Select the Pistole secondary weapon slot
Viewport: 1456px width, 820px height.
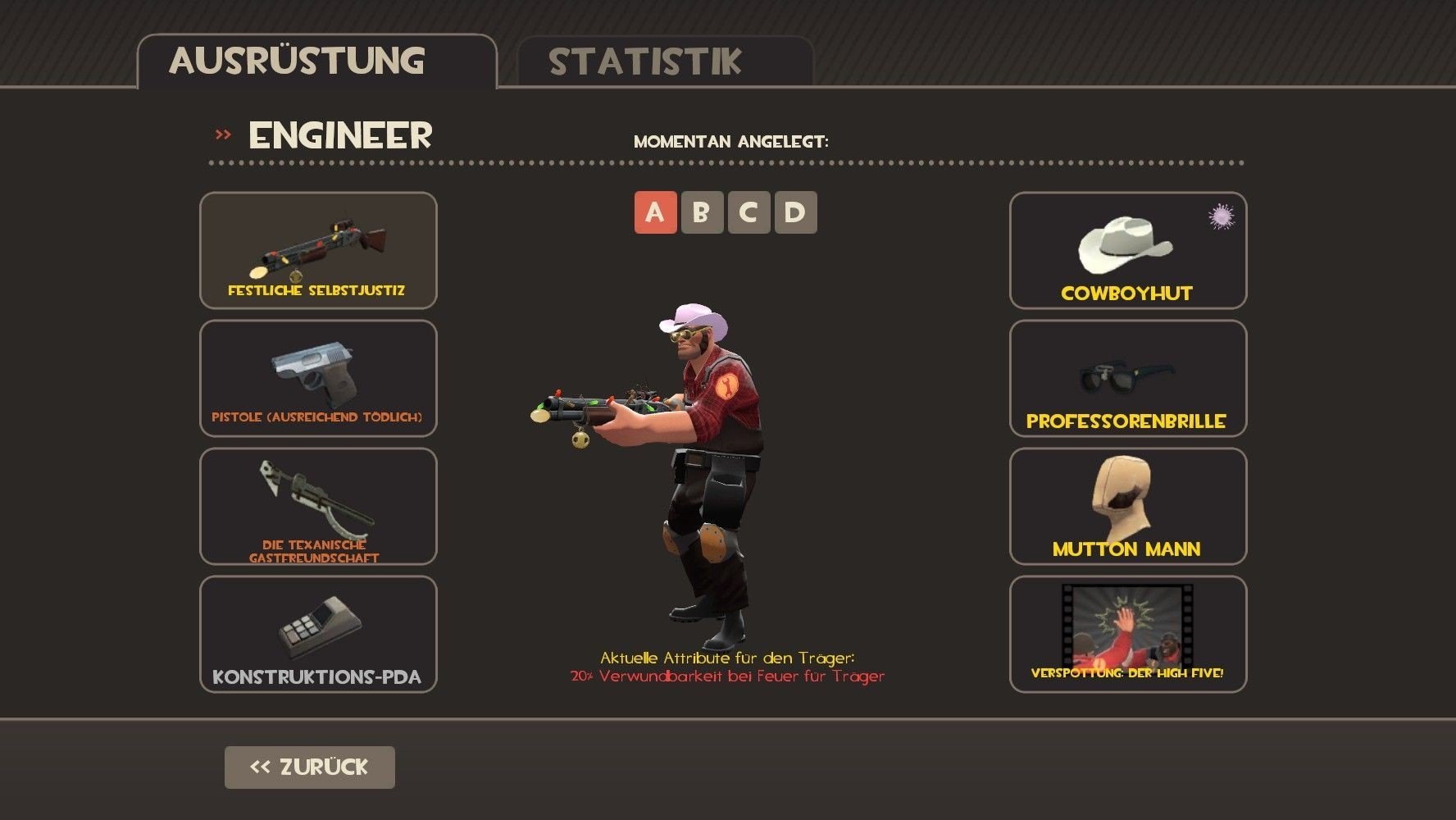click(318, 378)
